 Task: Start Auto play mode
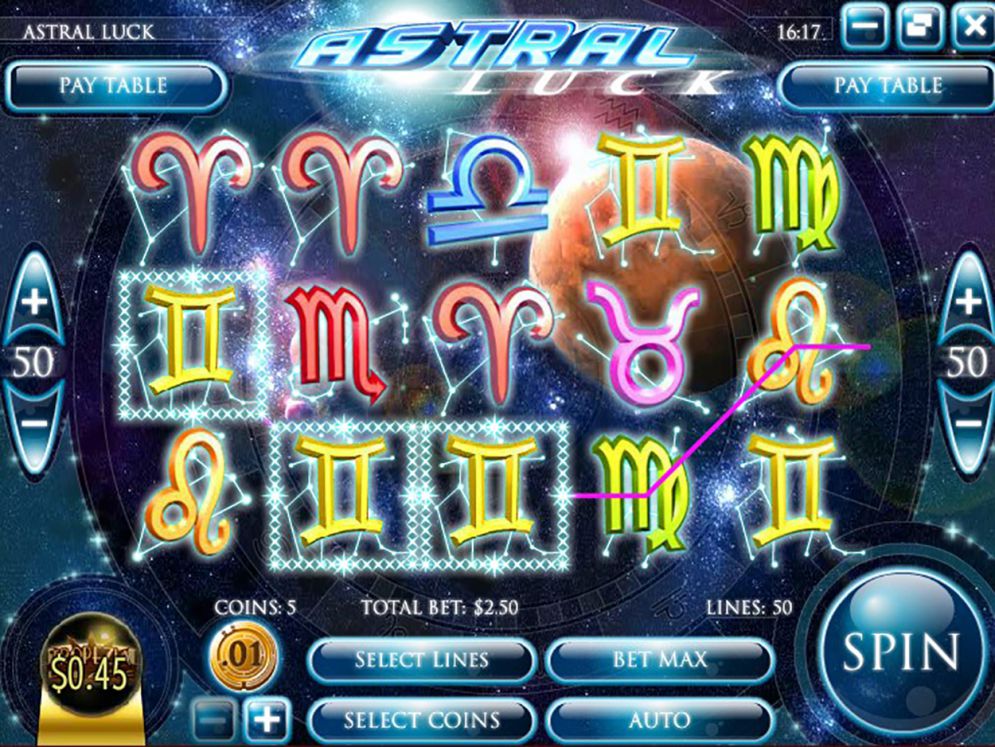659,720
